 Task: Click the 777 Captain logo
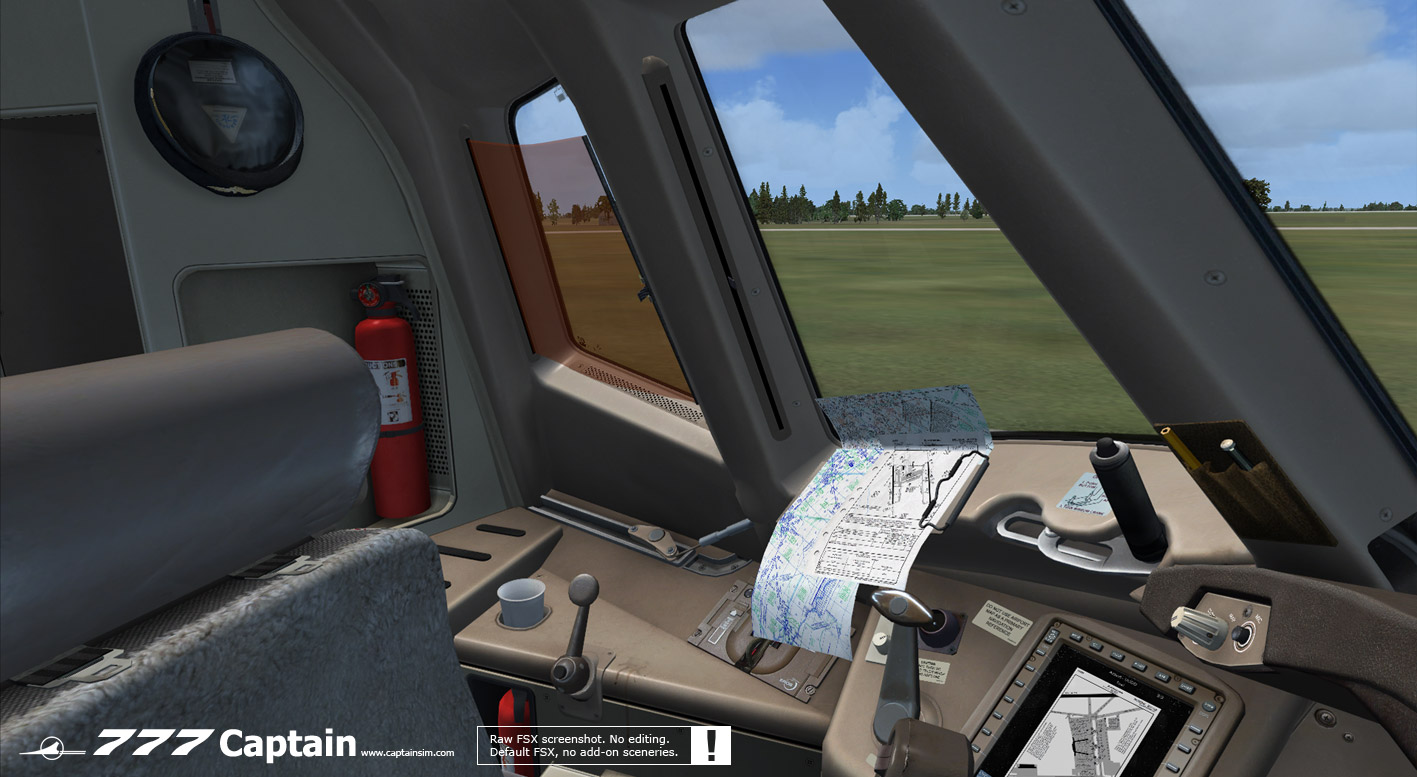point(224,744)
